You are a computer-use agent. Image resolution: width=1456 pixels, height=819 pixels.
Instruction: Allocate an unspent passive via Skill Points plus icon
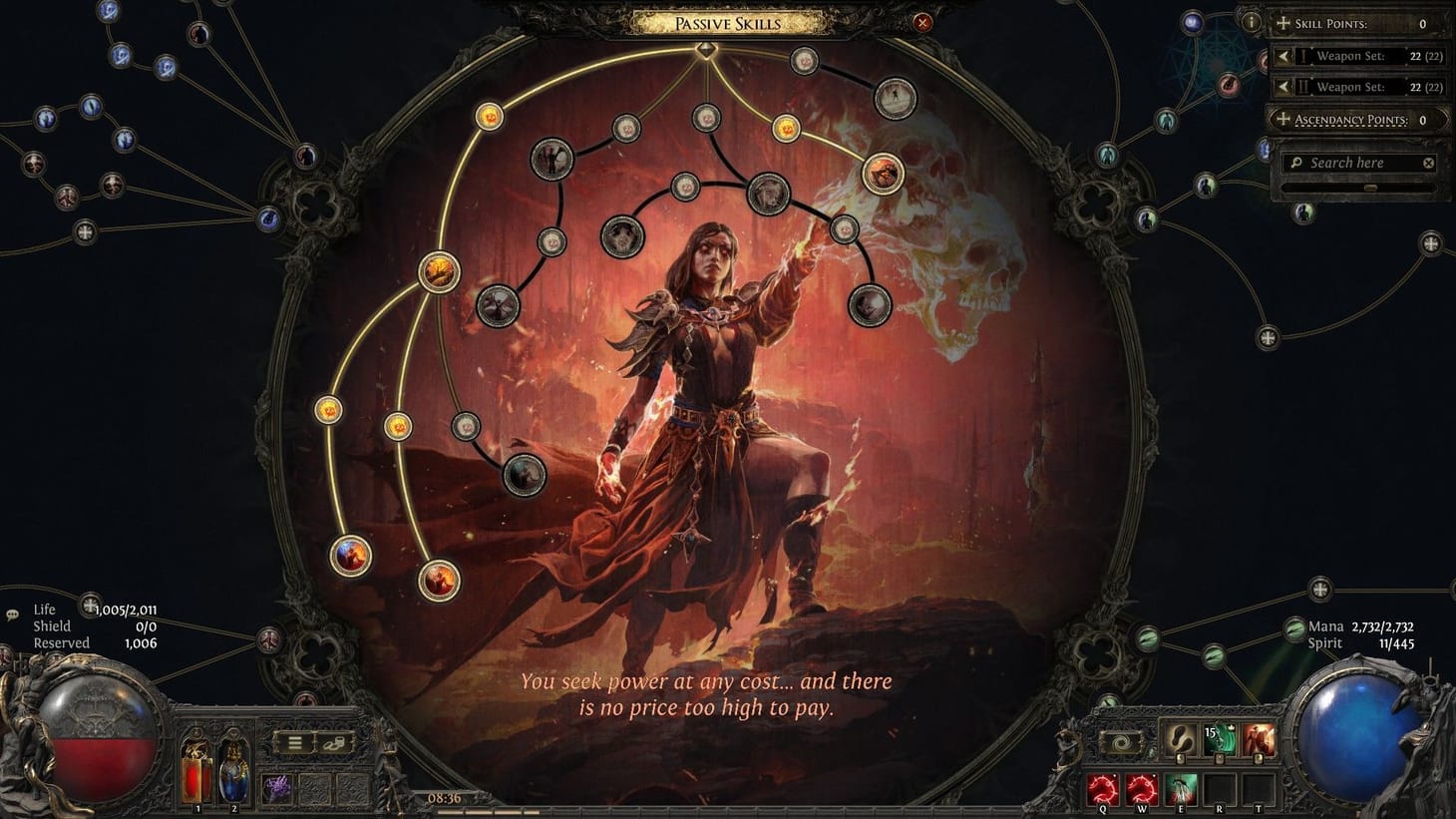1282,22
